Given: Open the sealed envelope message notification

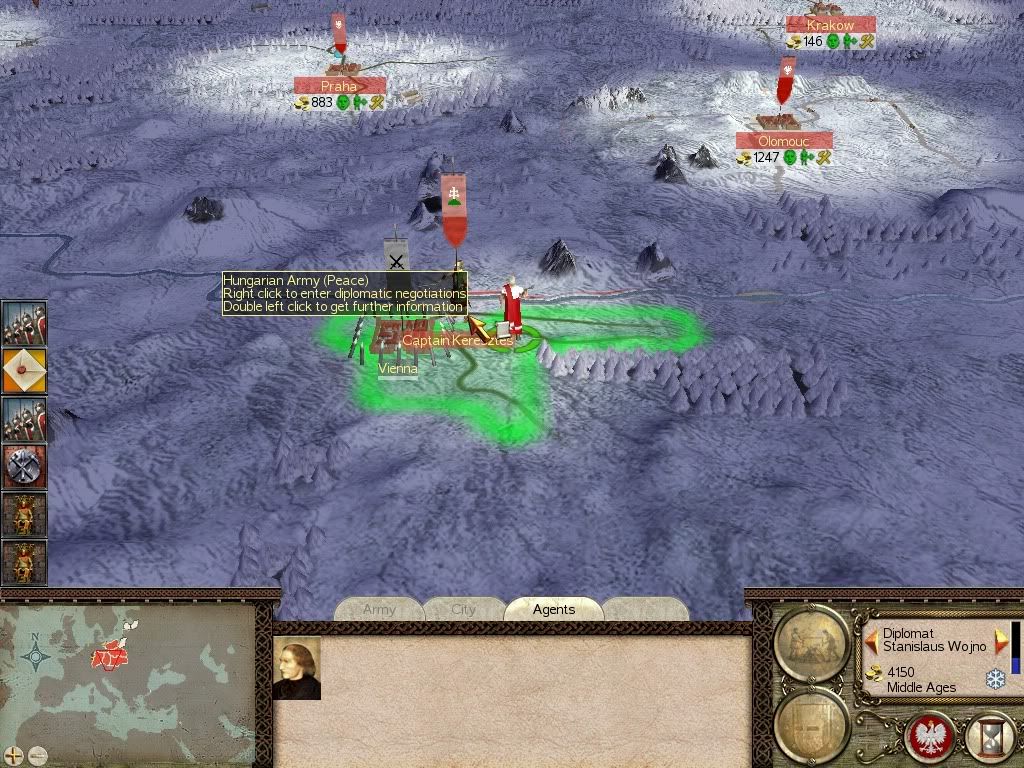Looking at the screenshot, I should [23, 372].
